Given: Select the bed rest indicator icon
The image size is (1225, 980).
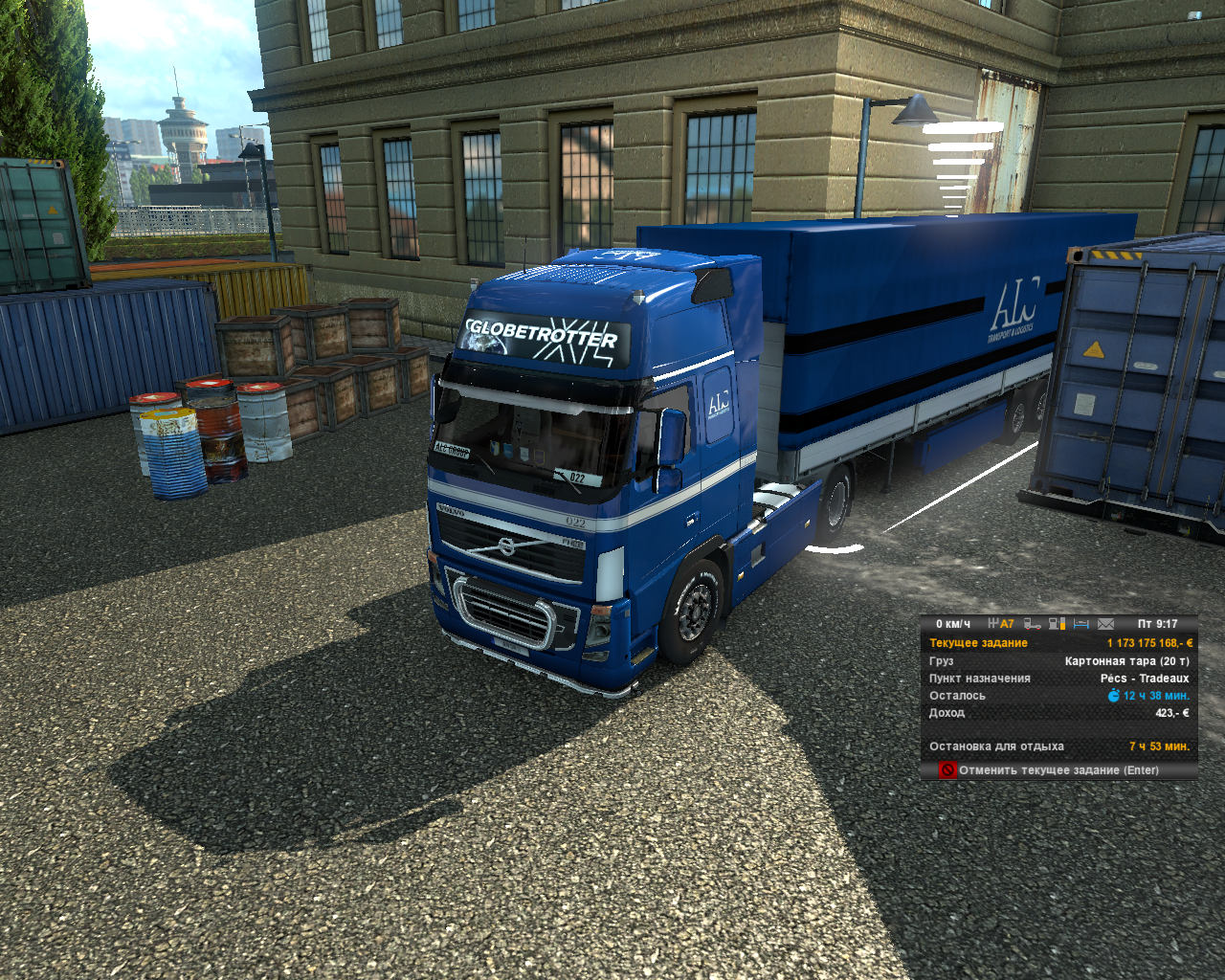Looking at the screenshot, I should tap(1081, 624).
